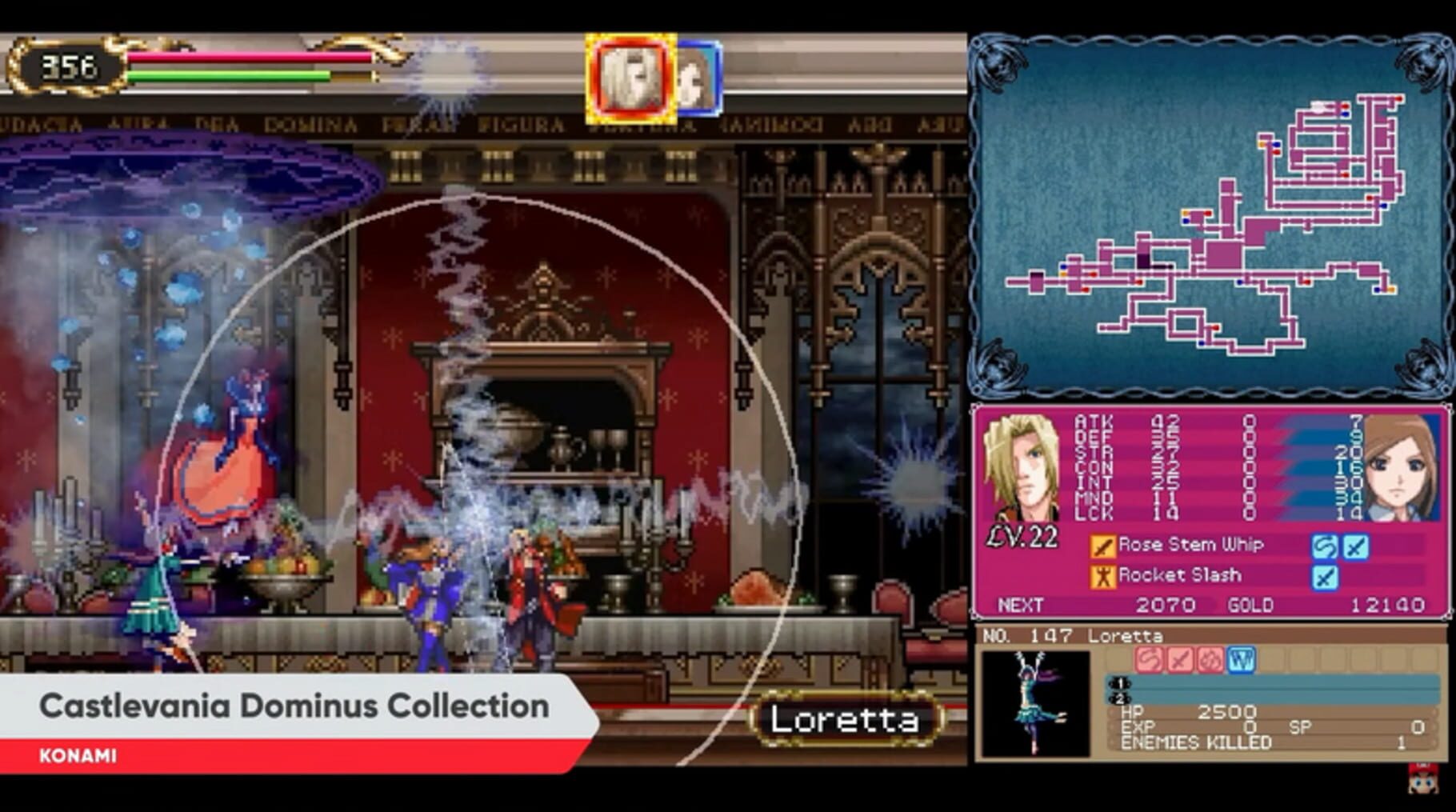Screen dimensions: 1456x812
Task: Open the NO. 147 Loretta bestiary entry header
Action: [1074, 635]
